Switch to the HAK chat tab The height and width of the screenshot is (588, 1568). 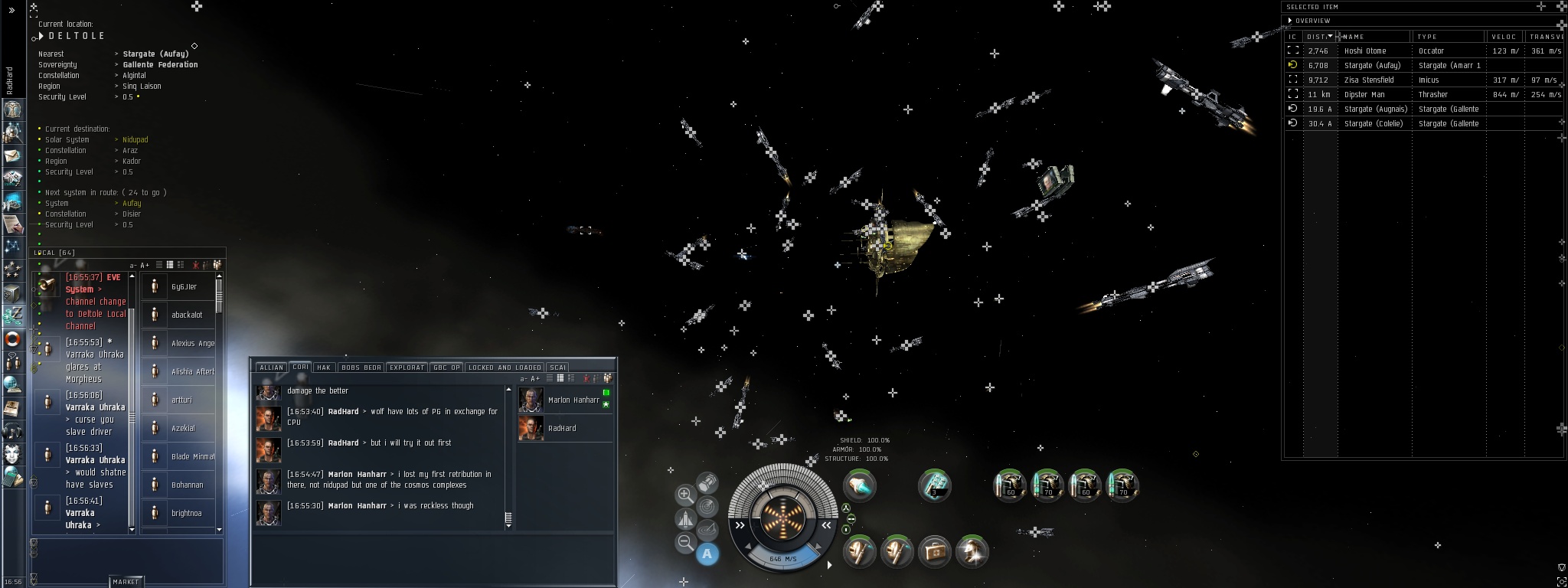(324, 367)
